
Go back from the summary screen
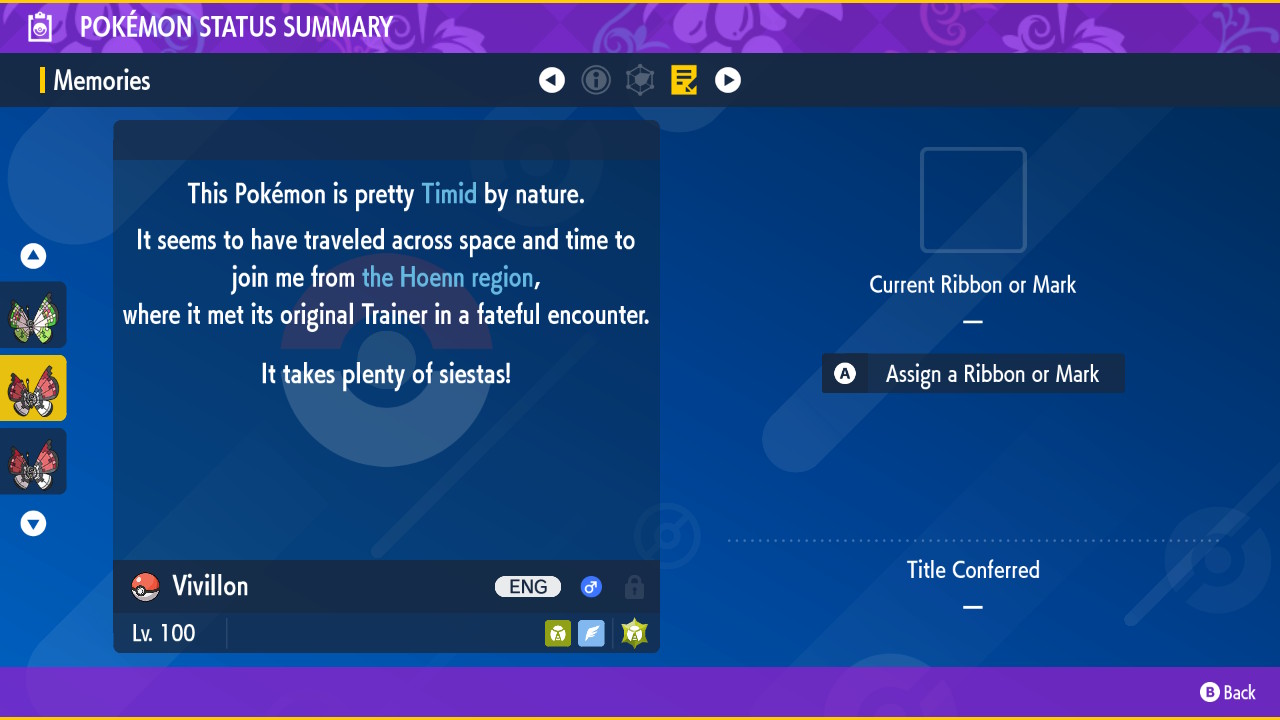[1228, 692]
